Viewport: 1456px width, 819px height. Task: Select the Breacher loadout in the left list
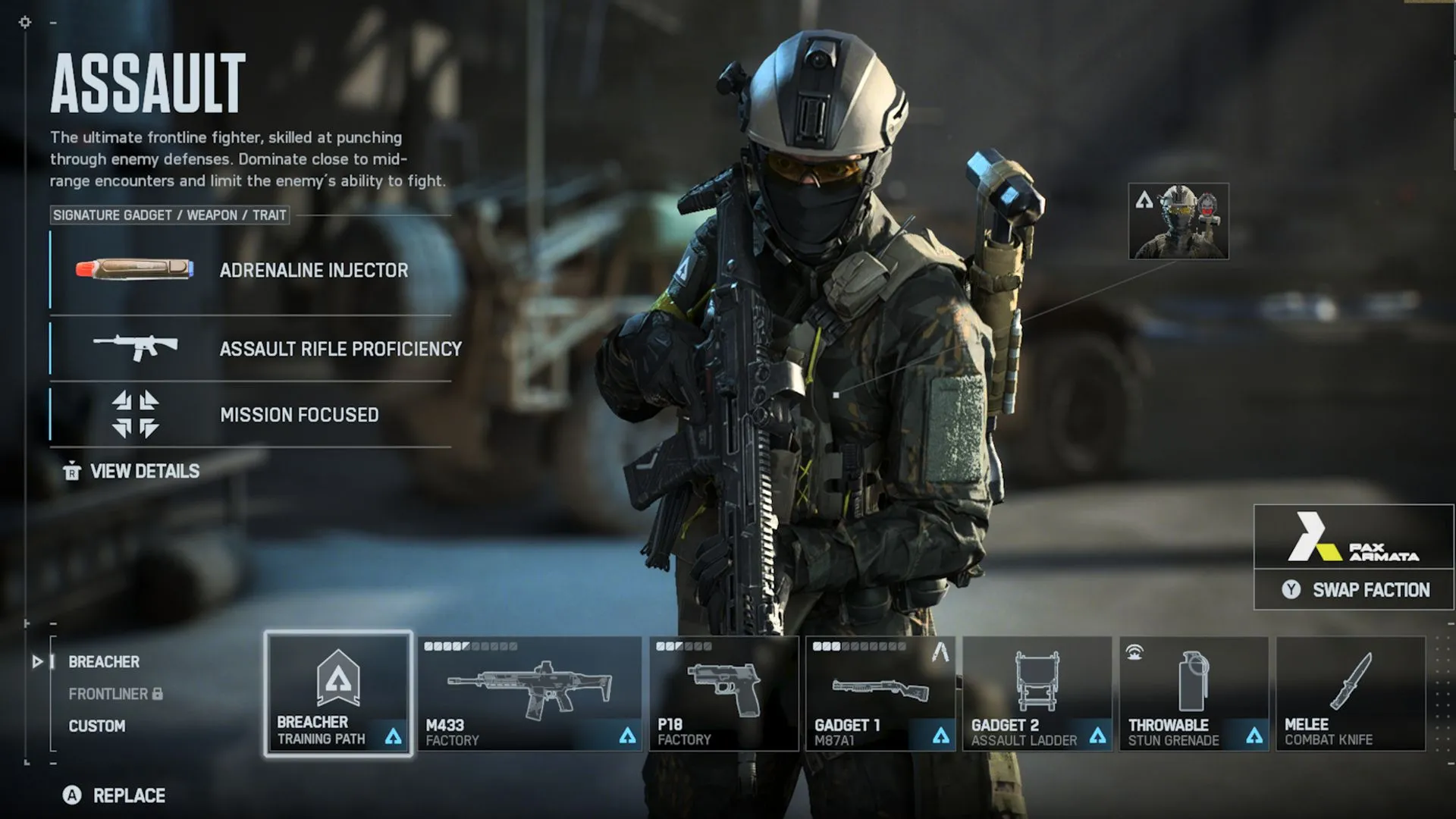[103, 662]
